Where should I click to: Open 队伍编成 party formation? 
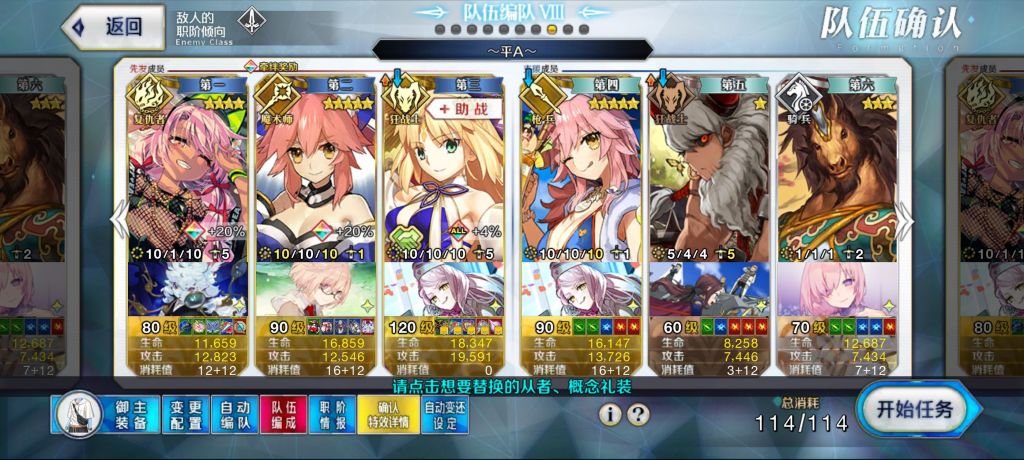pyautogui.click(x=284, y=415)
